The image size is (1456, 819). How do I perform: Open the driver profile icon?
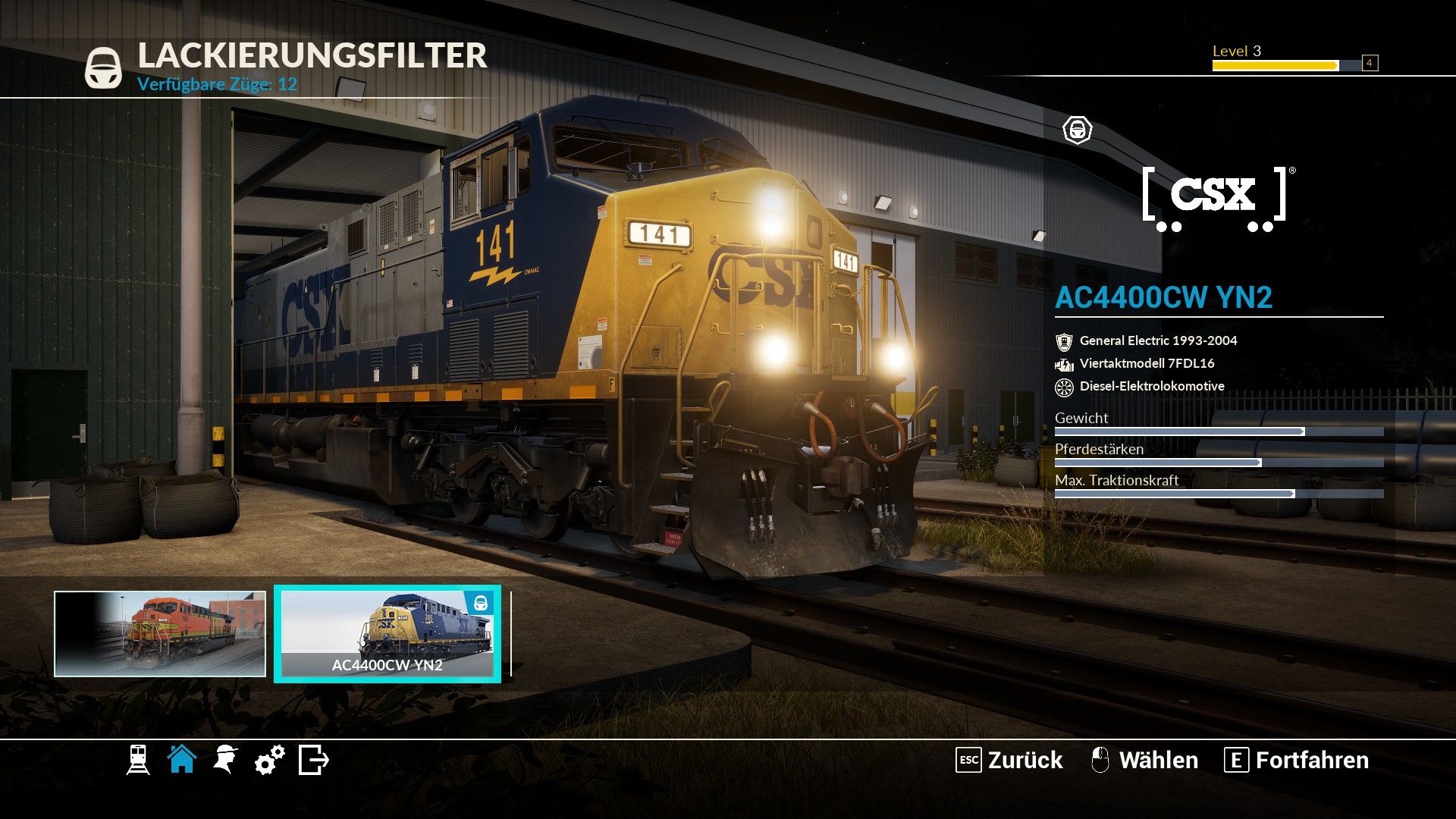click(225, 760)
